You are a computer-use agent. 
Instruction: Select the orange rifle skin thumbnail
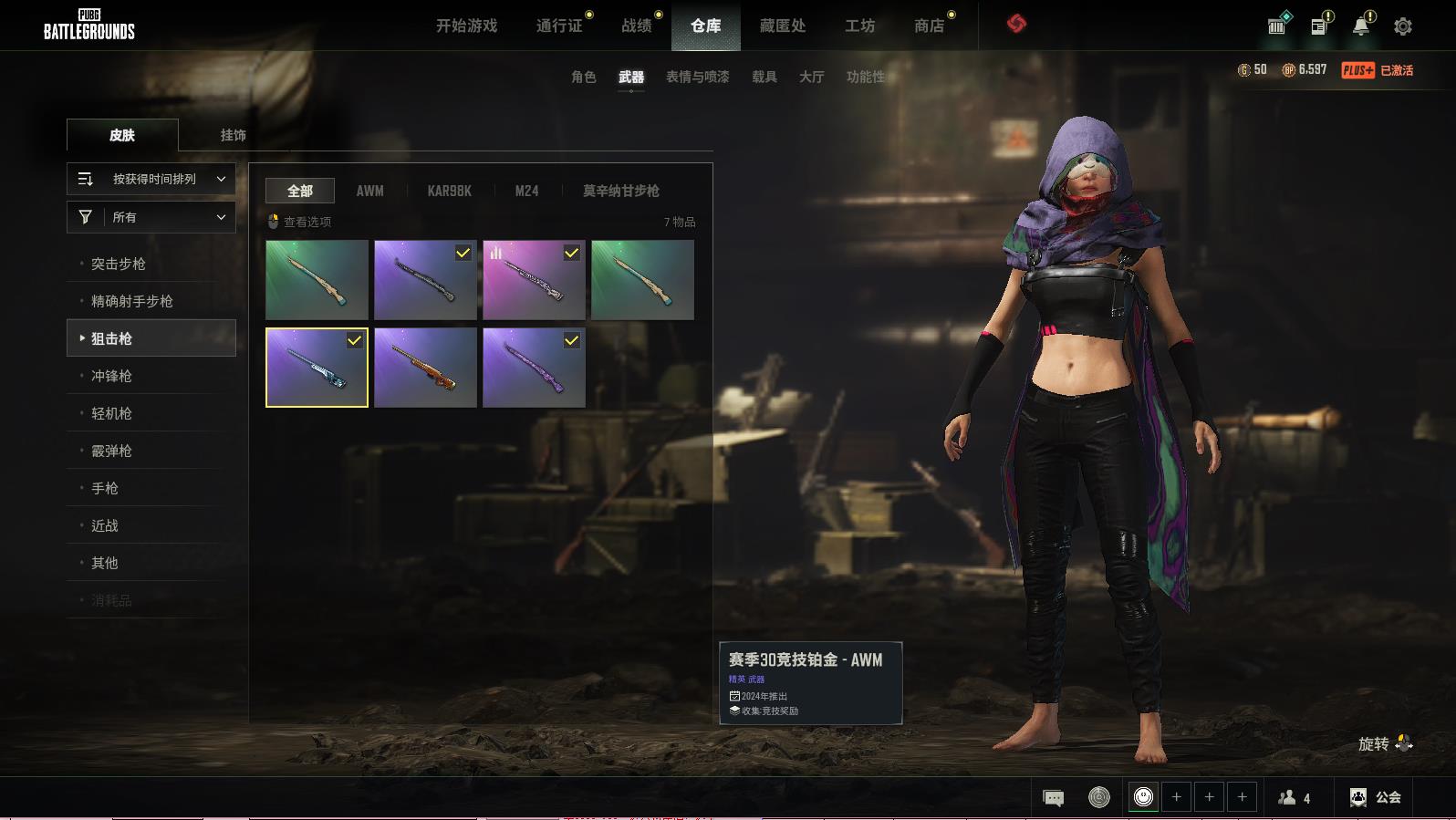425,368
